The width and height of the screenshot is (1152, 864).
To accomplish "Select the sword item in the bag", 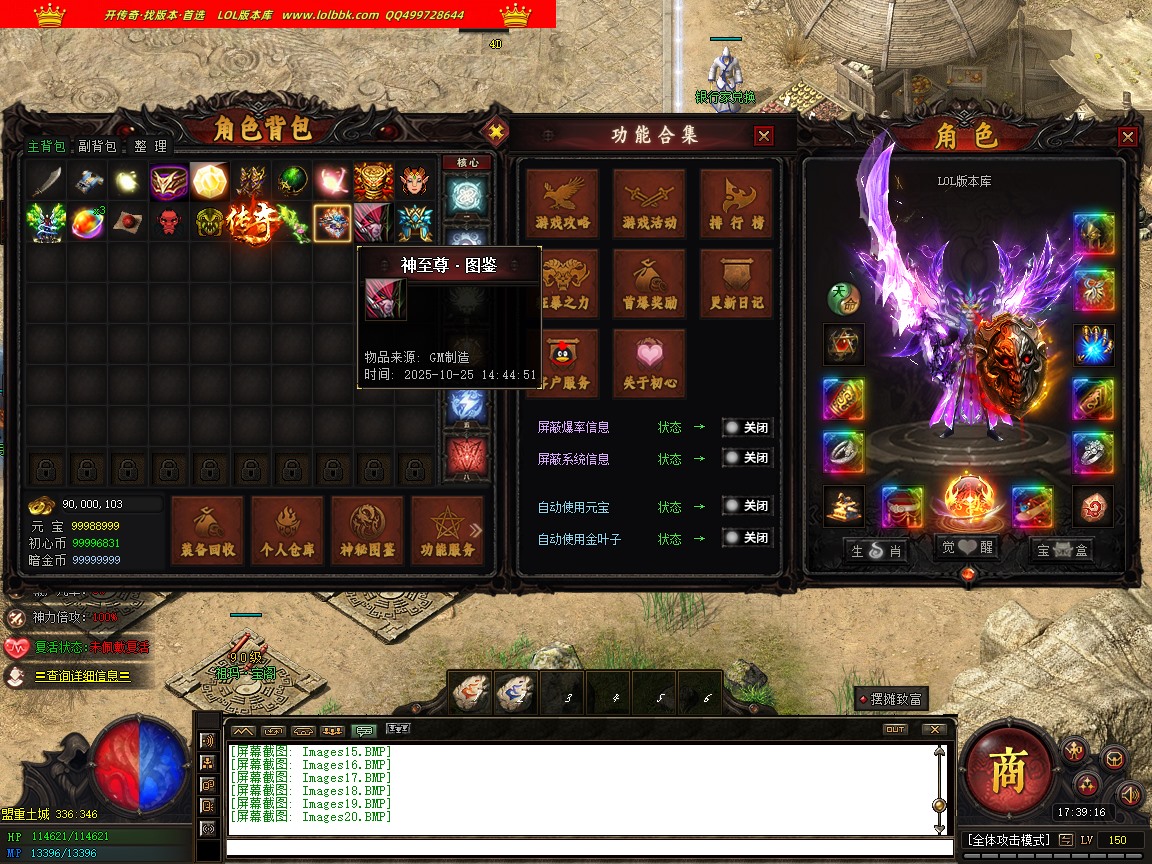I will (45, 181).
